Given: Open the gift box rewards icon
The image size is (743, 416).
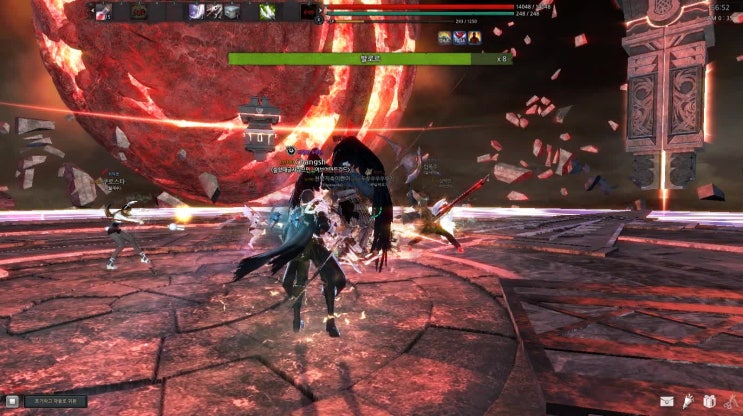Looking at the screenshot, I should tap(709, 402).
